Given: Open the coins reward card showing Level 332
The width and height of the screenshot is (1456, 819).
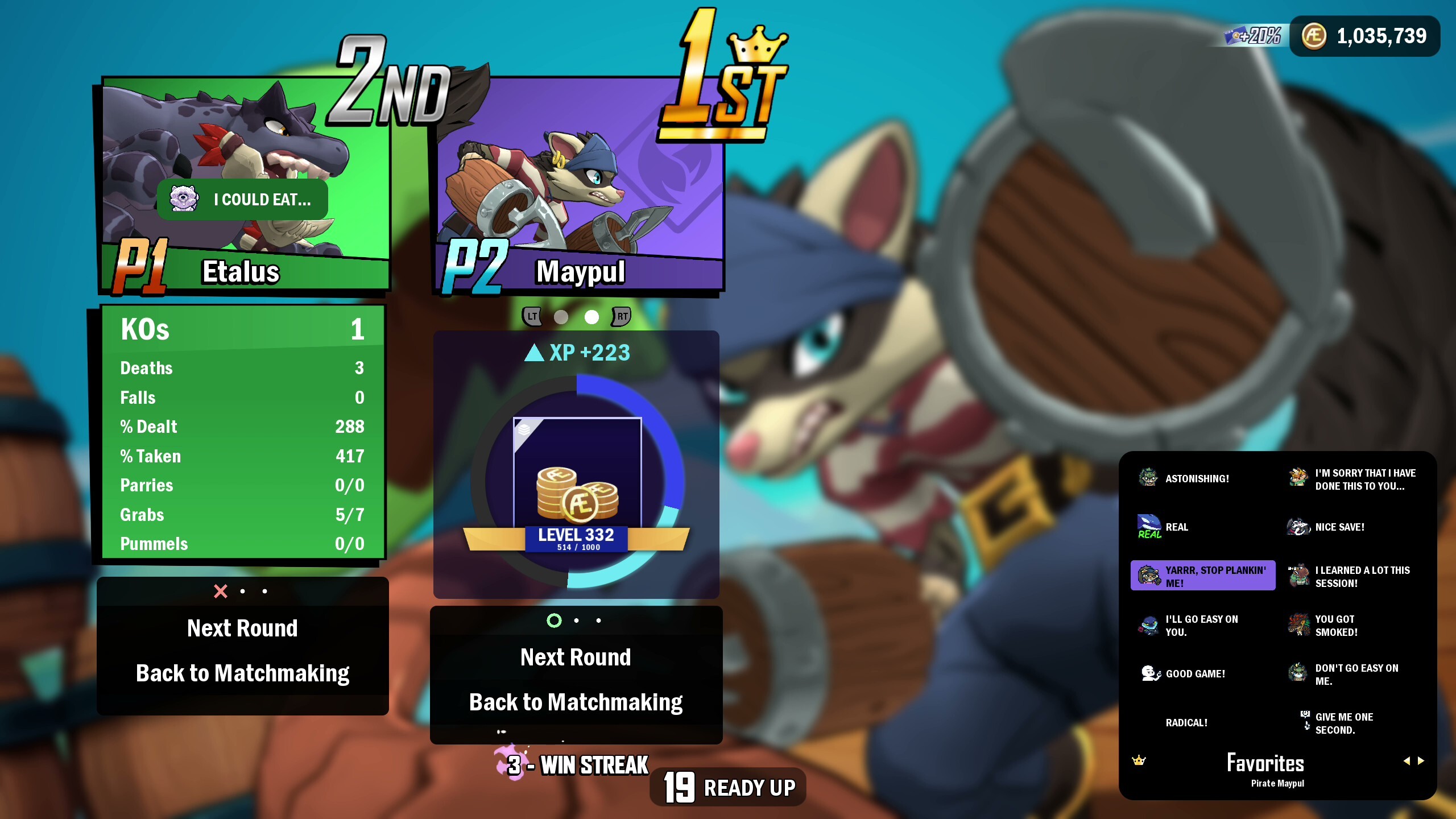Looking at the screenshot, I should click(576, 492).
